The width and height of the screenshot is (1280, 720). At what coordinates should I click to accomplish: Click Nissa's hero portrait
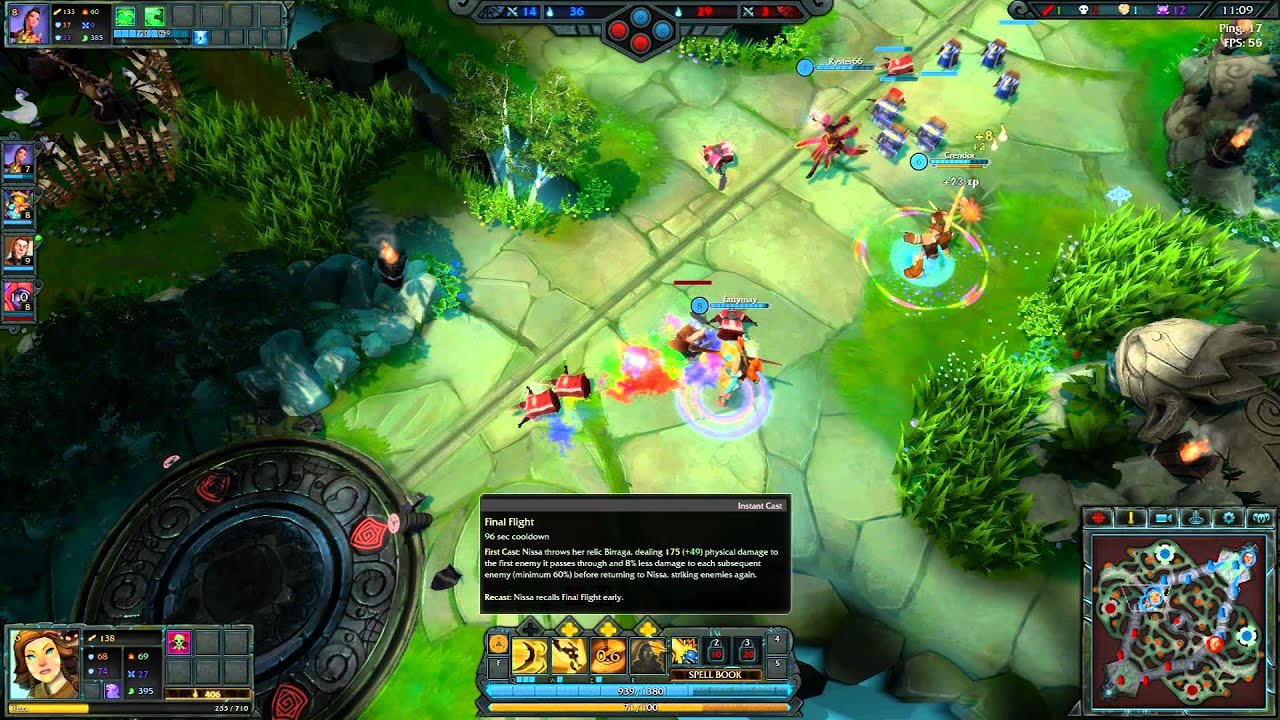[44, 665]
